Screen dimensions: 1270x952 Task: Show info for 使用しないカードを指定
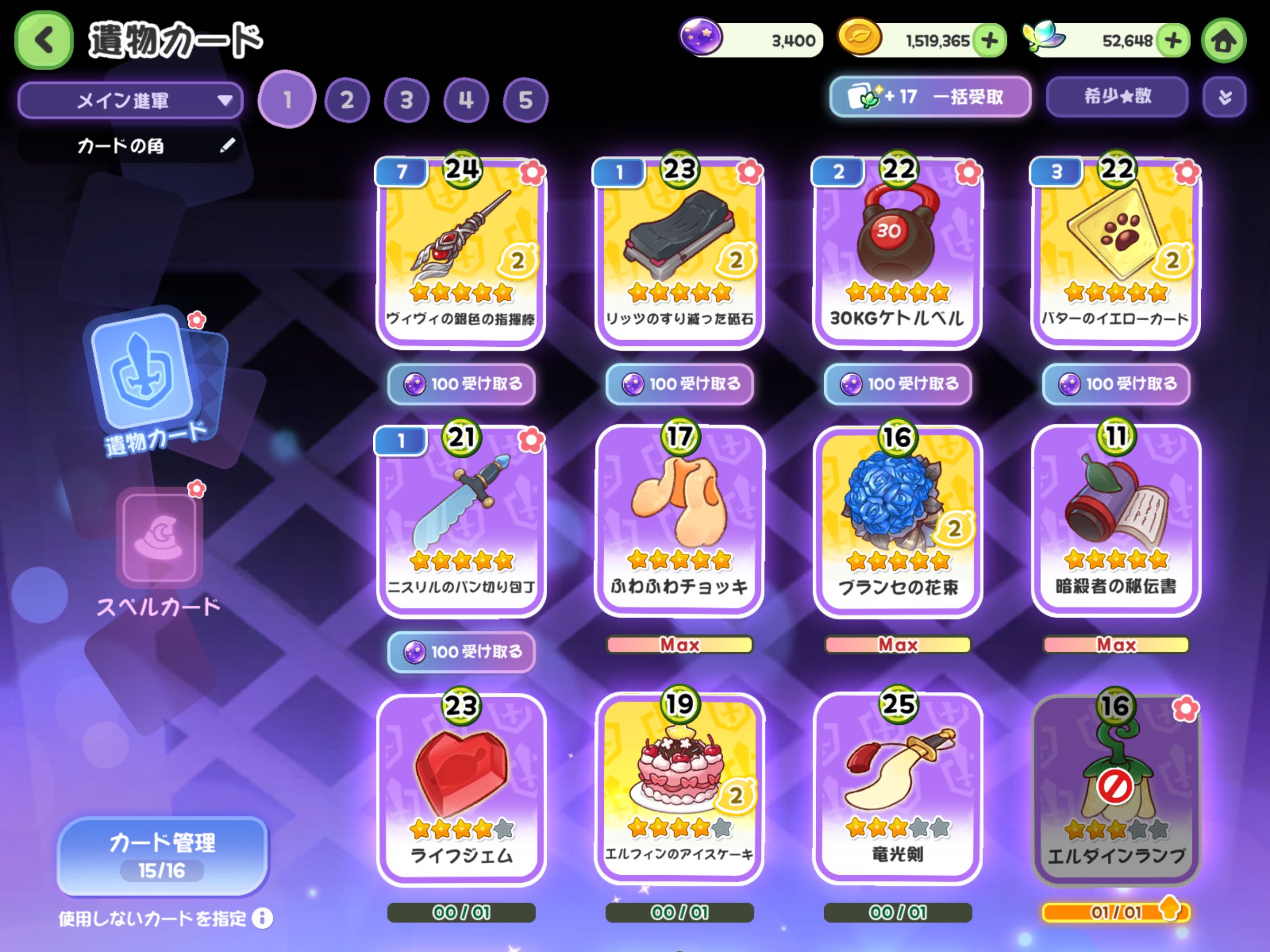point(262,918)
